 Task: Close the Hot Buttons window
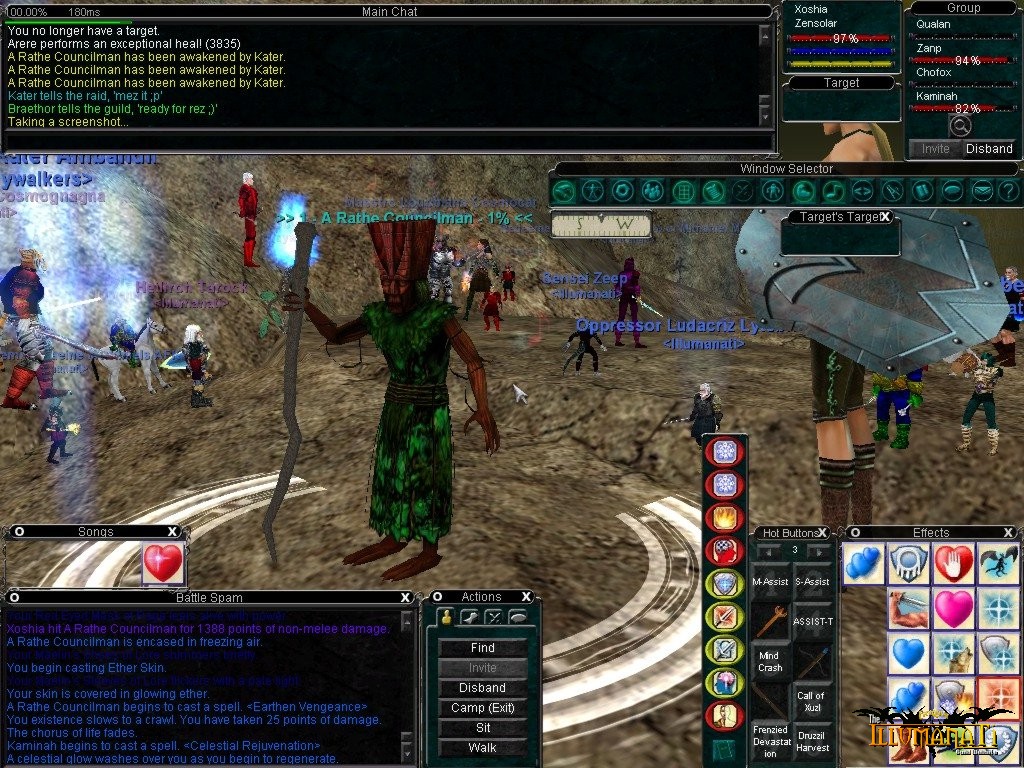pos(823,533)
